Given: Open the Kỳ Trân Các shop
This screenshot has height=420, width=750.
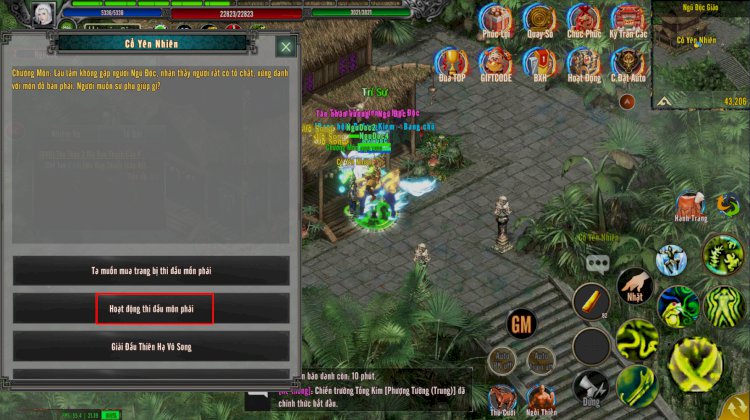Looking at the screenshot, I should click(628, 18).
